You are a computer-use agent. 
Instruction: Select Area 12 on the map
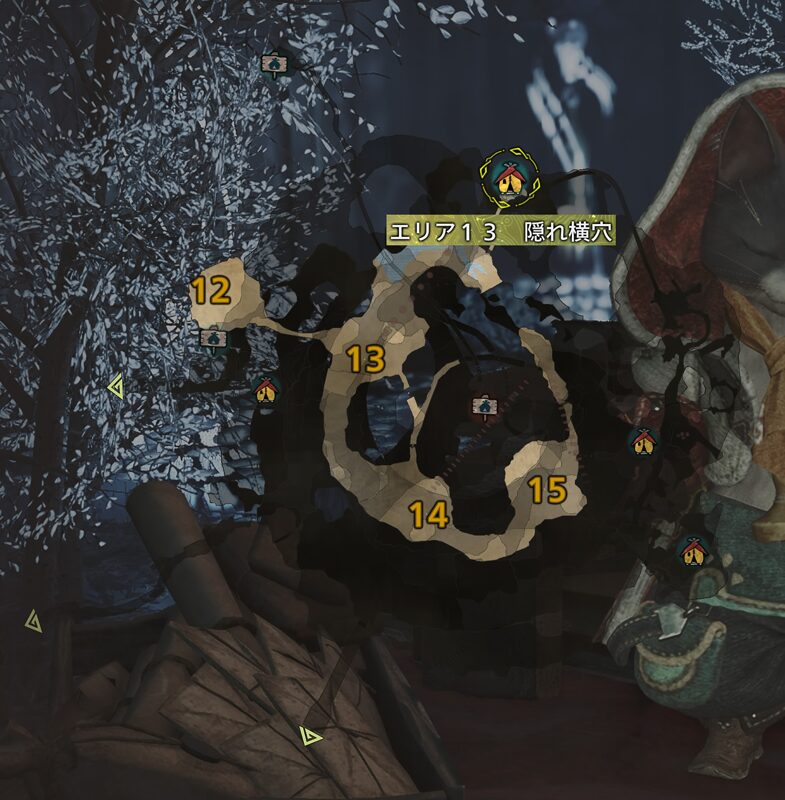212,291
